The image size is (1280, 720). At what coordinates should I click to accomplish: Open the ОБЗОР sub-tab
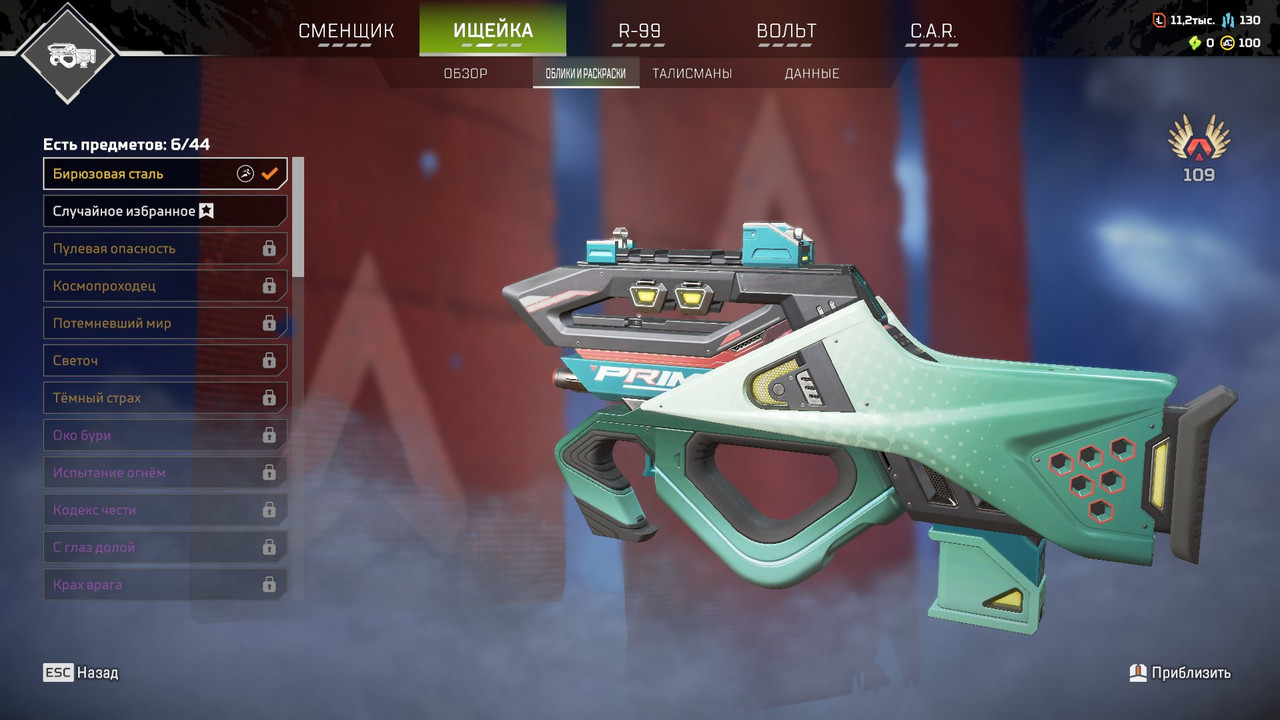click(x=465, y=73)
